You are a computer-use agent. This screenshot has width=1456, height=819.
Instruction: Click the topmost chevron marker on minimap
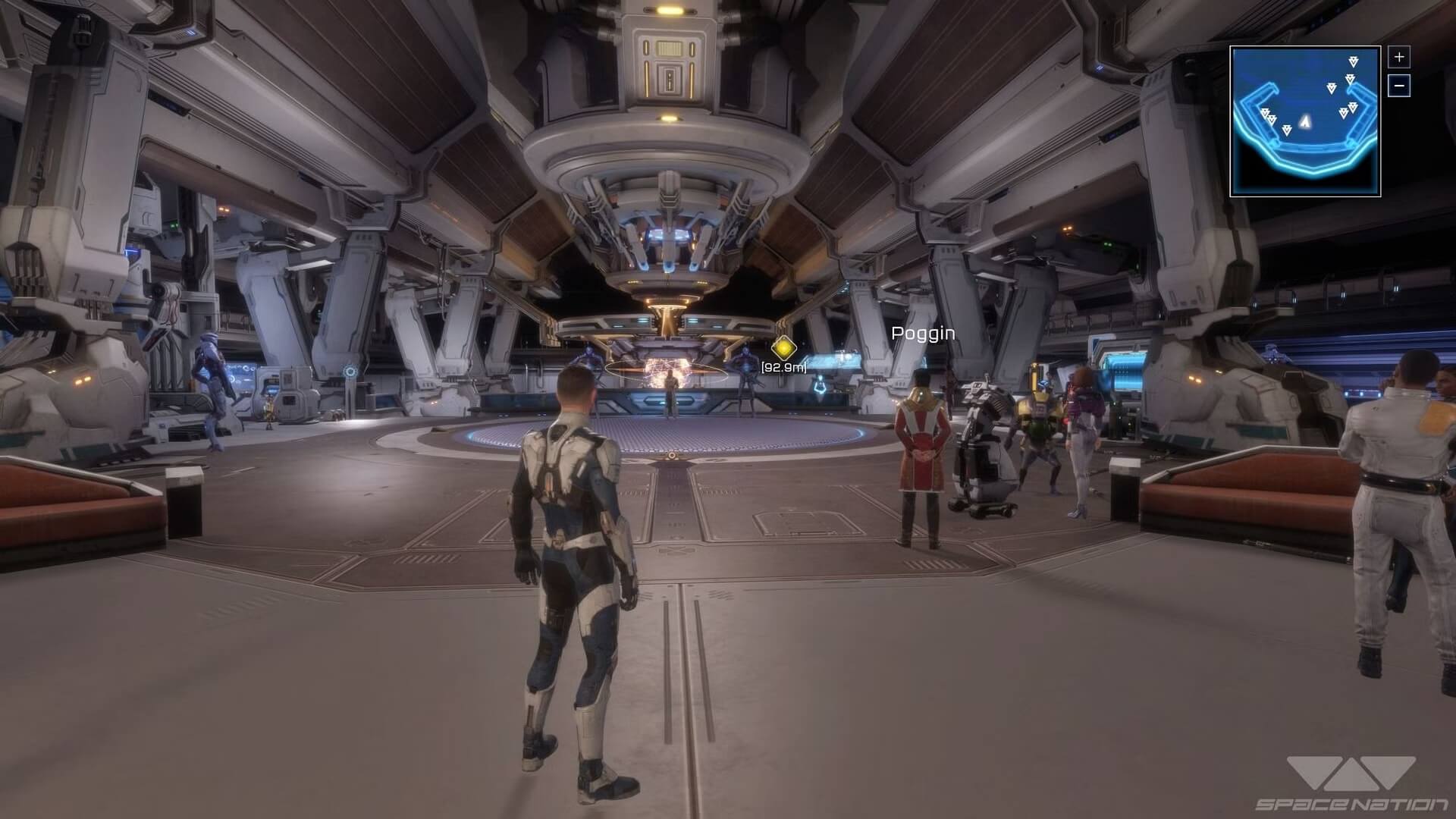1353,61
